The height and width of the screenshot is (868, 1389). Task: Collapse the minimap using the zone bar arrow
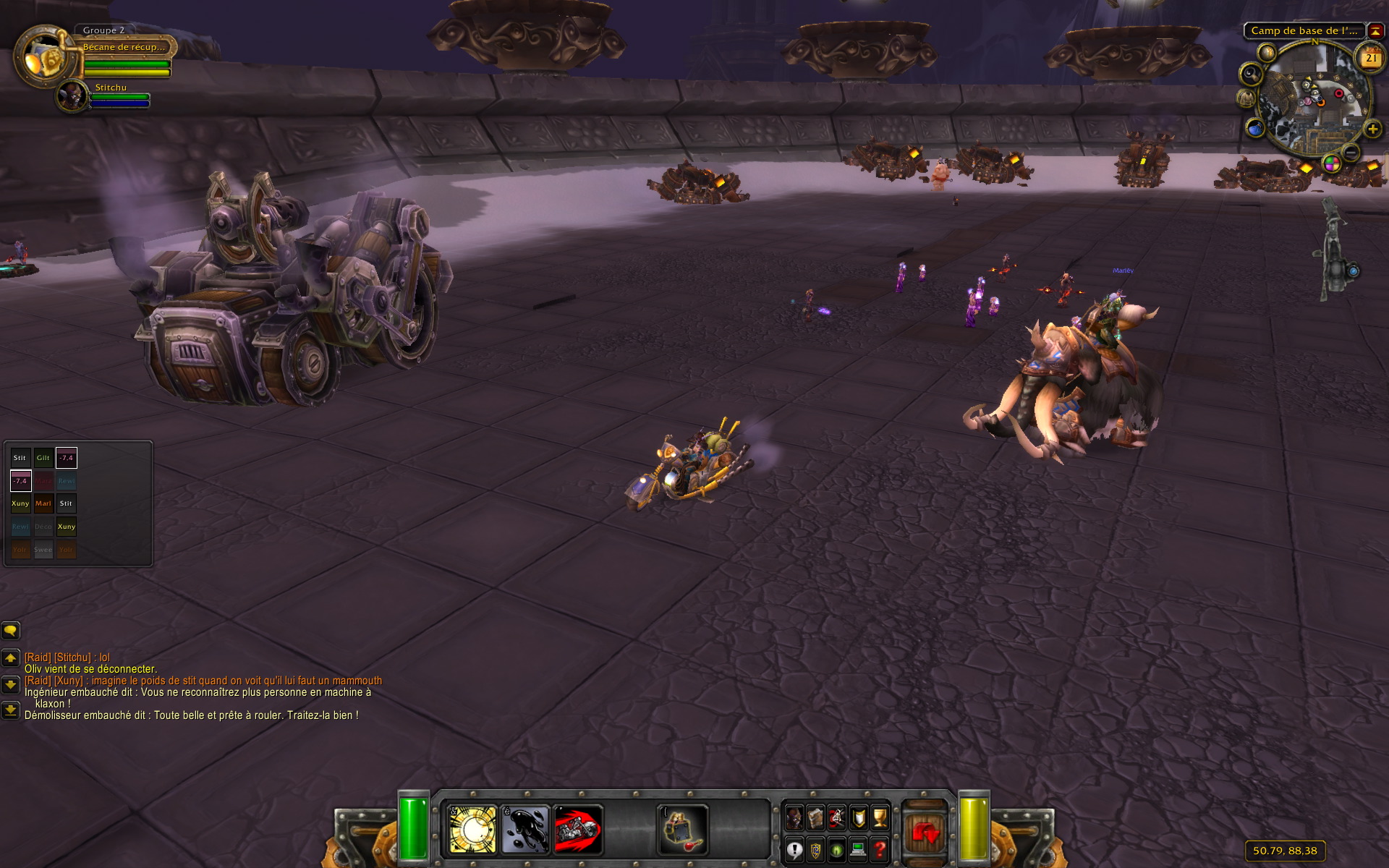[1375, 31]
